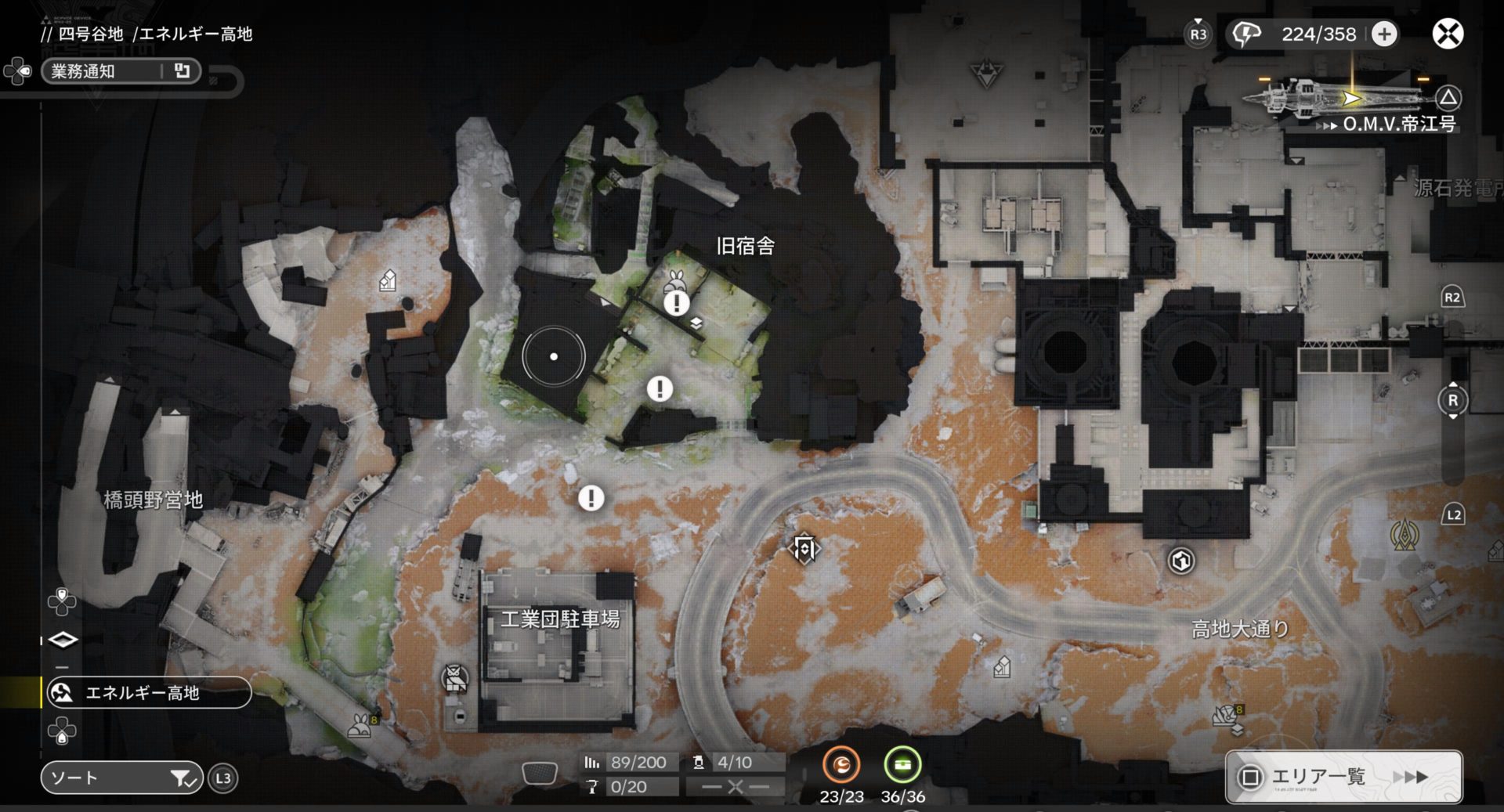This screenshot has width=1504, height=812.
Task: Open the エリア一覧 area list
Action: tap(1343, 777)
